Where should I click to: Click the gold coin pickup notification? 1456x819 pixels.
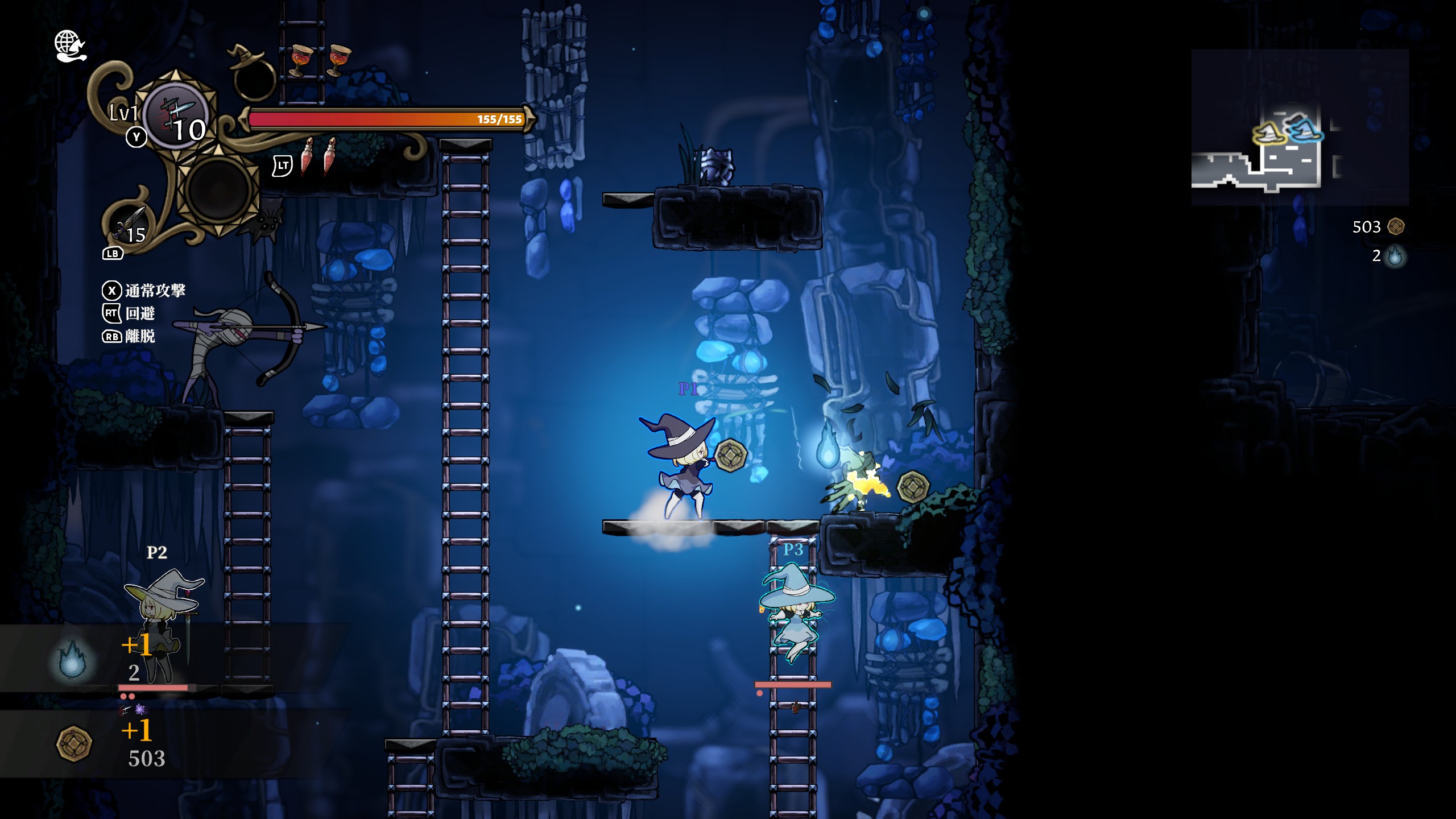[x=74, y=743]
